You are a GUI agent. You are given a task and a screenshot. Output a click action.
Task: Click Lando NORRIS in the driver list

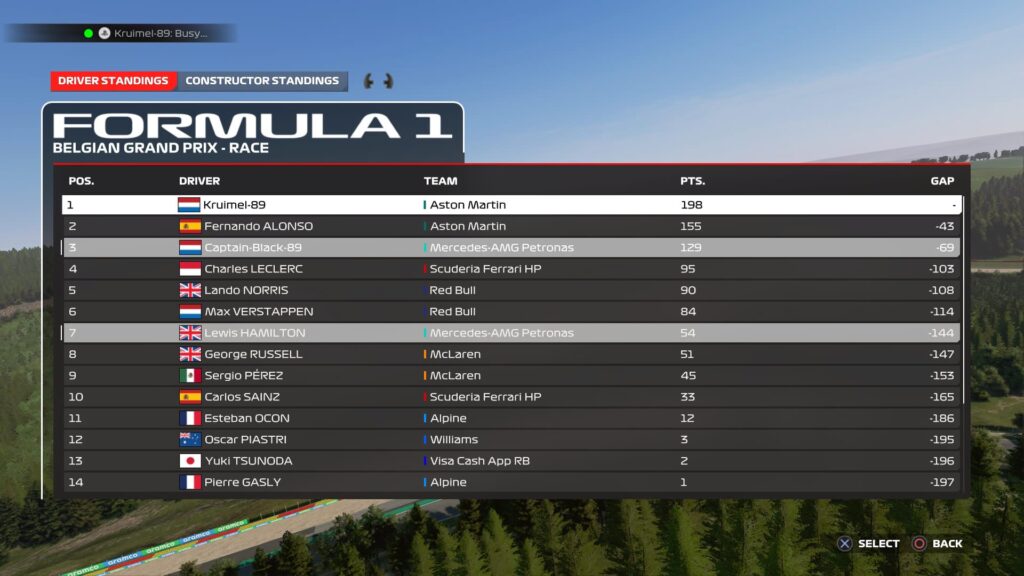(x=511, y=290)
